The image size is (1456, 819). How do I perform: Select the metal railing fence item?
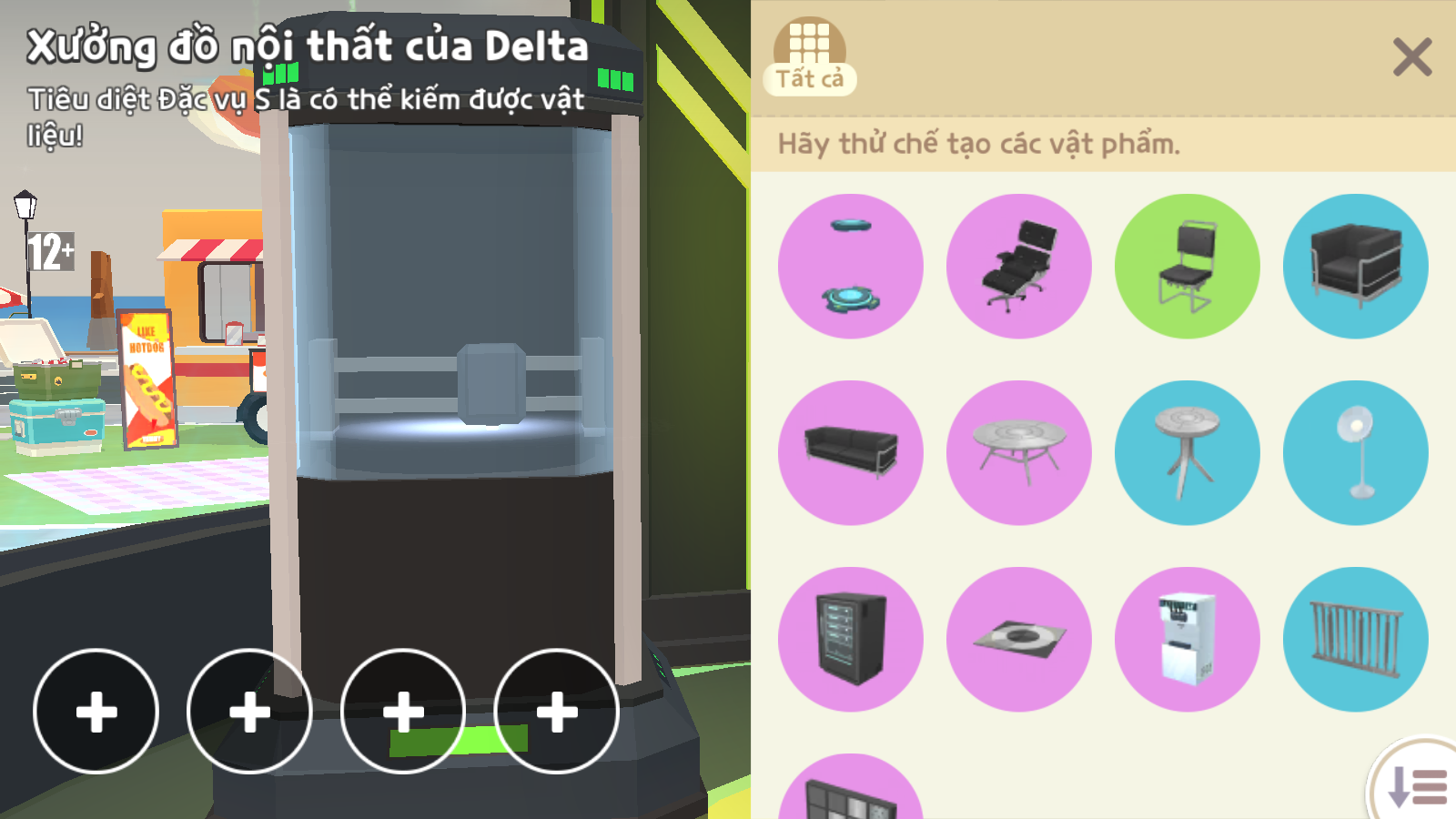1356,640
